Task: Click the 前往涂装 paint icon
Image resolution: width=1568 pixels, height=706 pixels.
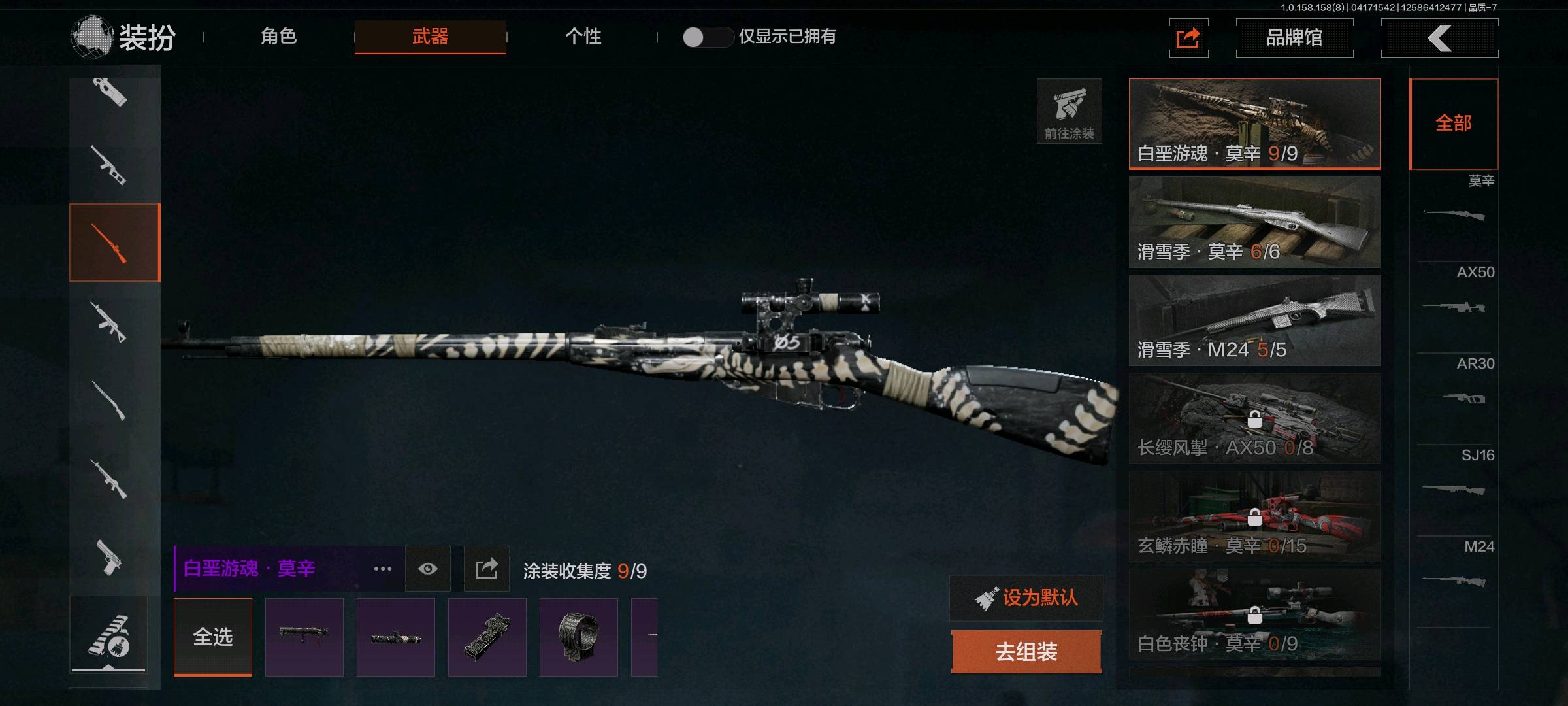Action: [x=1069, y=111]
